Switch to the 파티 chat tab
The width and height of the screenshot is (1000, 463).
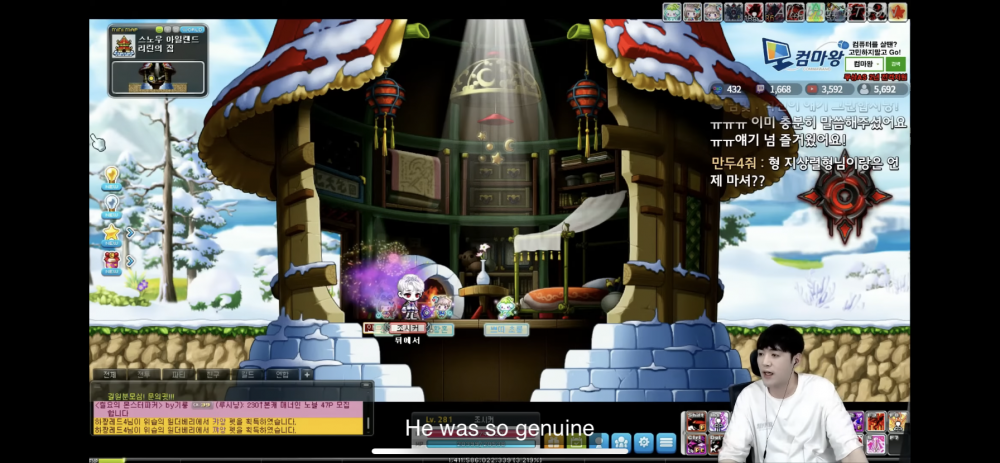(176, 373)
